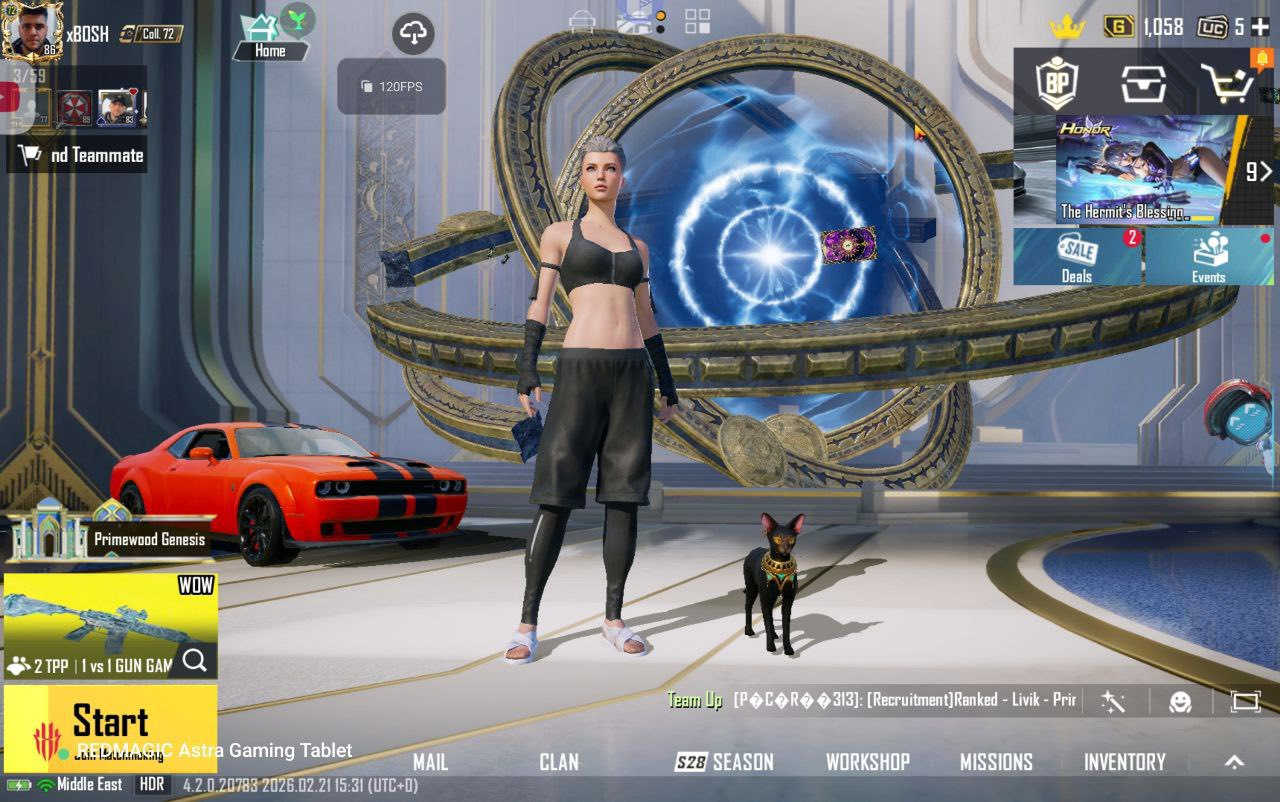Go to the WORKSHOP
This screenshot has height=802, width=1280.
867,762
